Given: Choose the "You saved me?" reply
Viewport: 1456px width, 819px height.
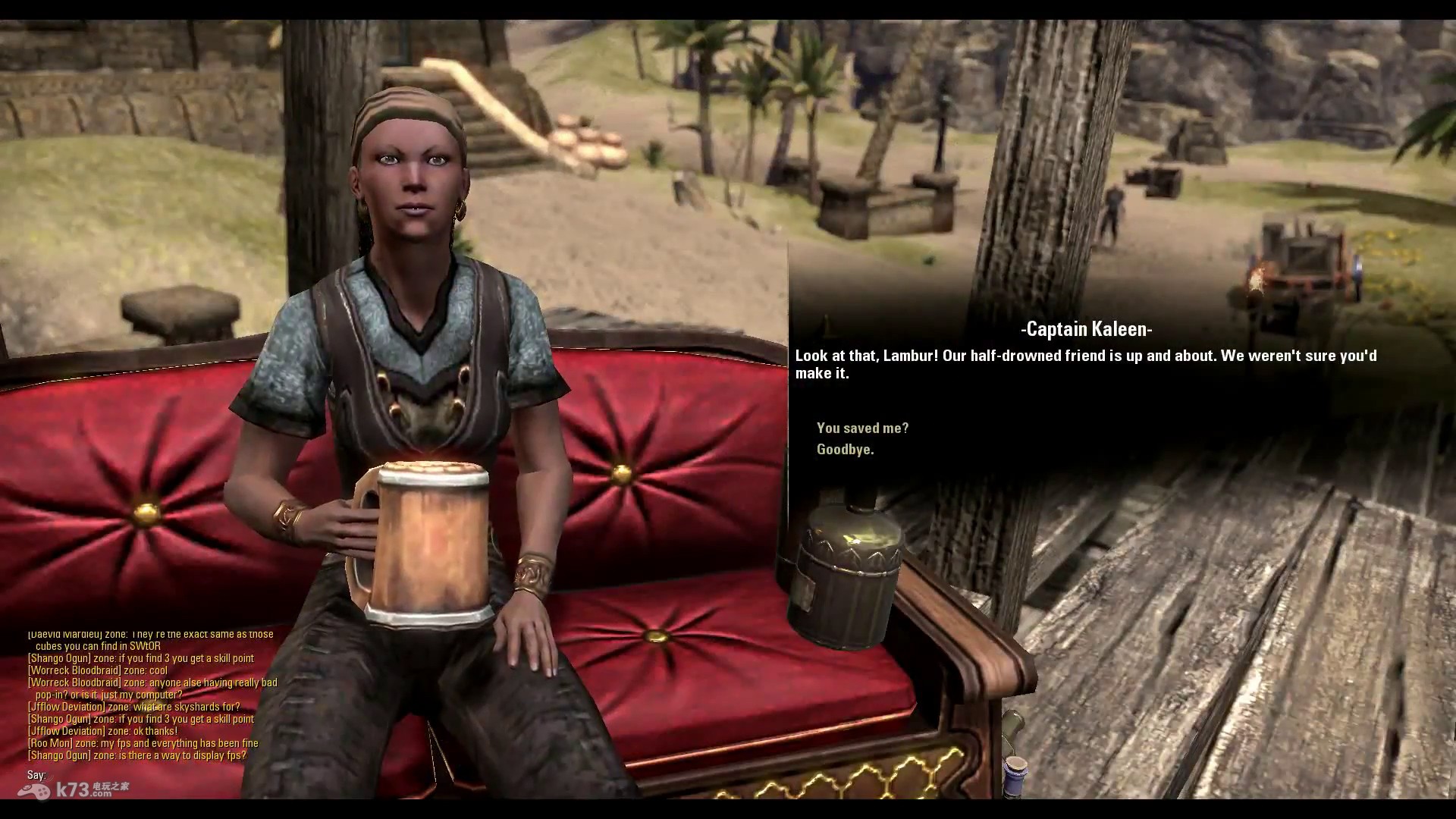Looking at the screenshot, I should pos(862,428).
